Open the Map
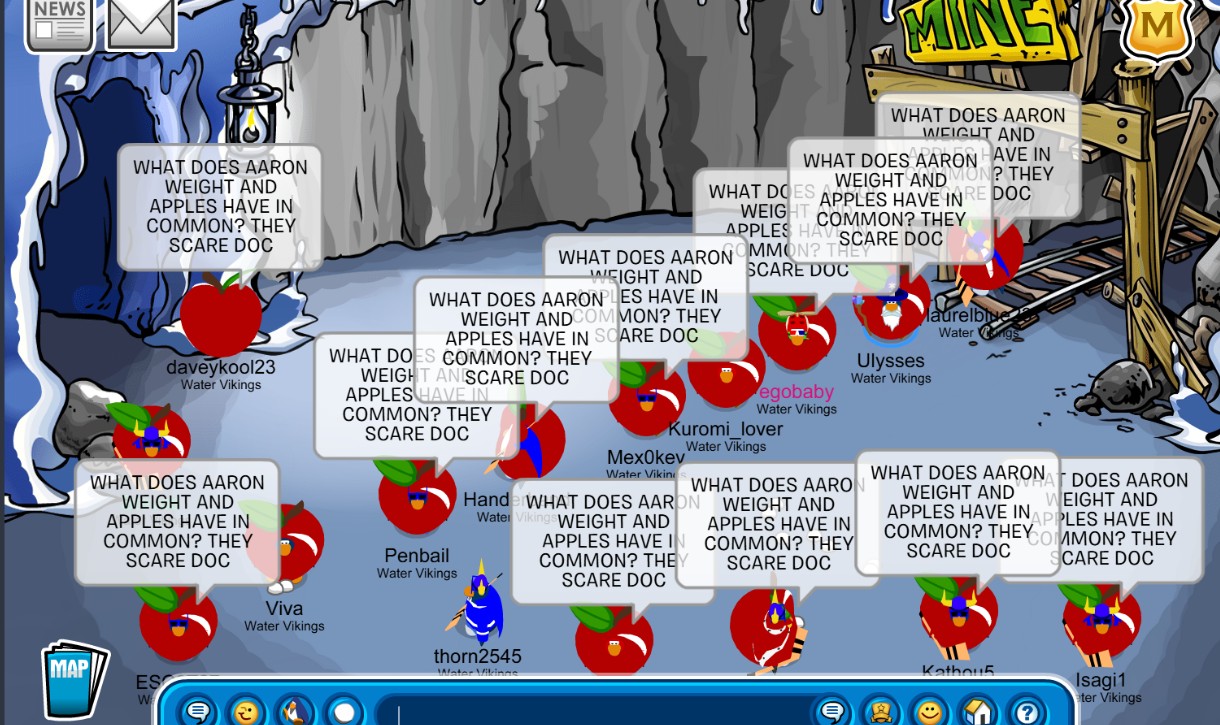Image resolution: width=1220 pixels, height=725 pixels. (73, 679)
